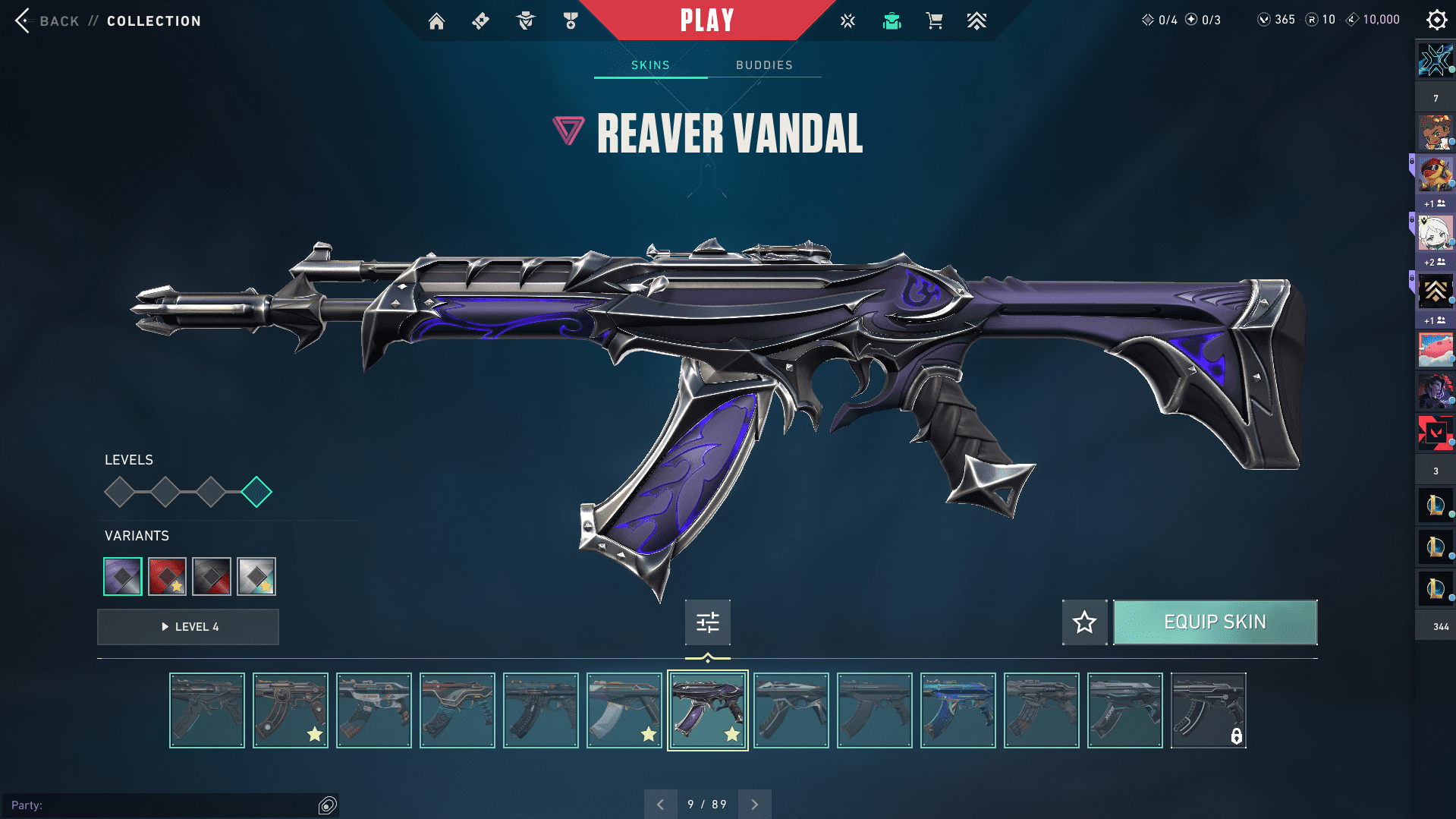Choose the red Reaver variant swatch
Image resolution: width=1456 pixels, height=819 pixels.
click(167, 576)
